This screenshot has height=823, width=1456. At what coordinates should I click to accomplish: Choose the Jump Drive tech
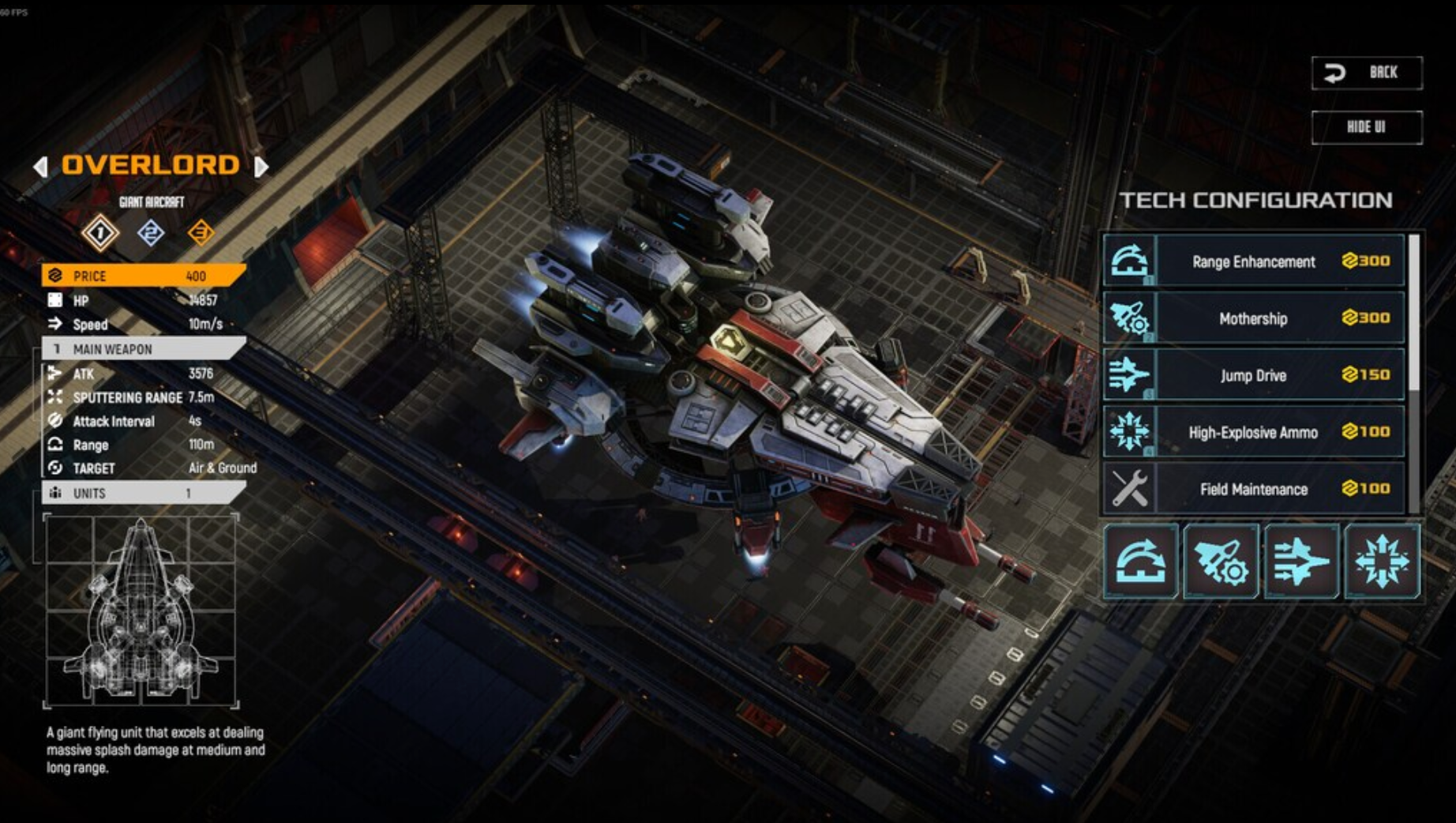point(1253,375)
